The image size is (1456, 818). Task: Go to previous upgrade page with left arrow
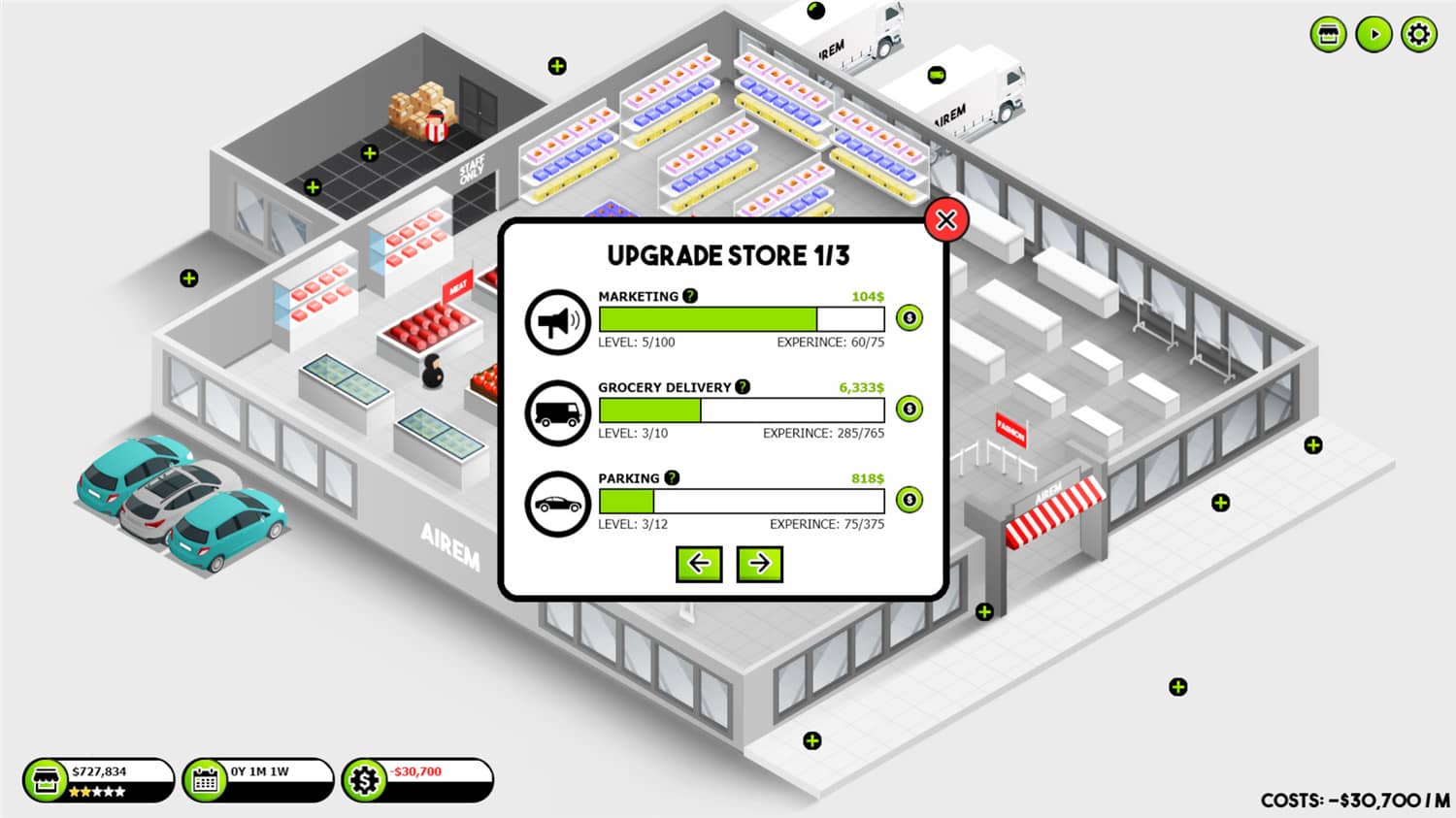699,564
